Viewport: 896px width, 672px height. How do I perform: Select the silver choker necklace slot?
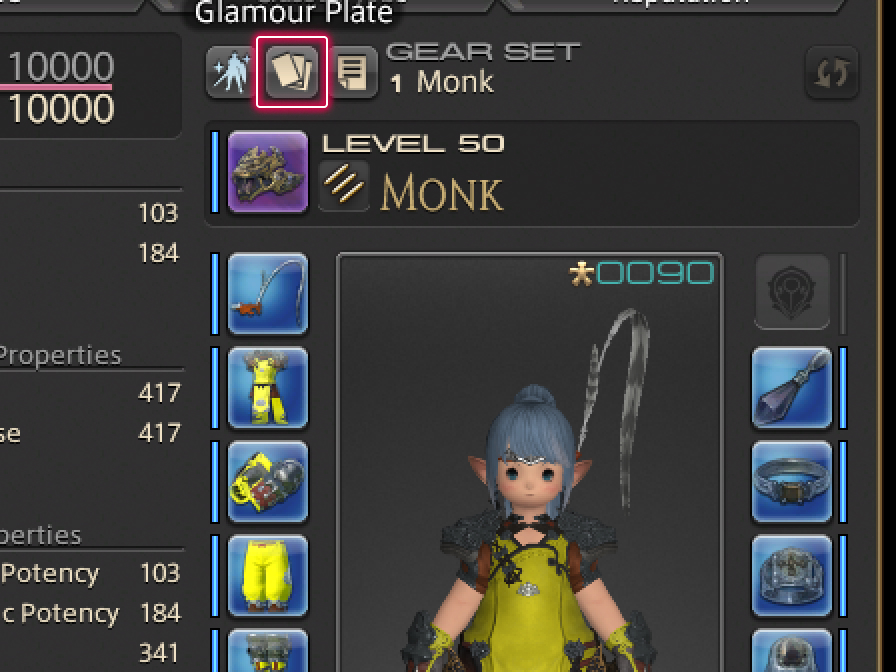[x=791, y=482]
